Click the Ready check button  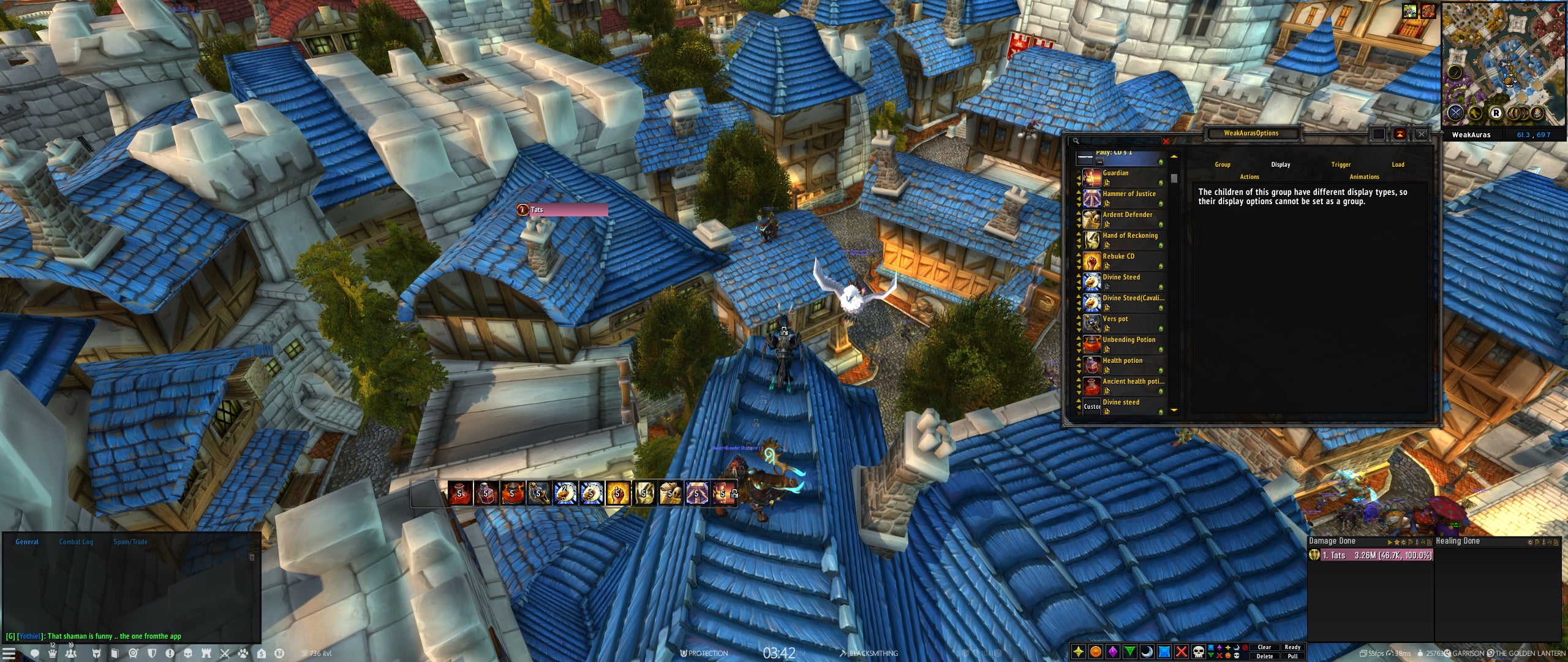1292,647
